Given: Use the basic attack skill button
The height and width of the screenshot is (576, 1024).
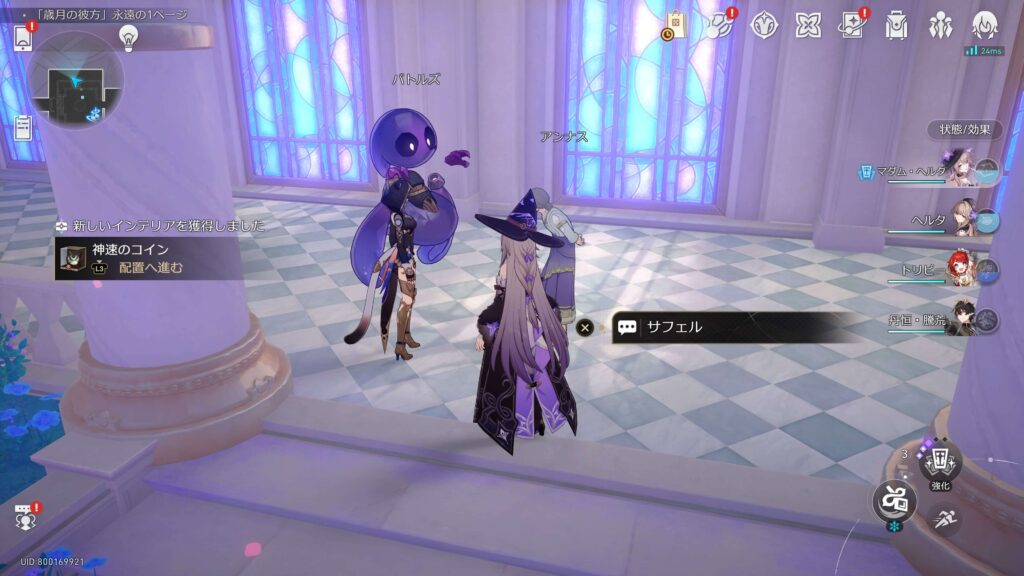Looking at the screenshot, I should [894, 498].
